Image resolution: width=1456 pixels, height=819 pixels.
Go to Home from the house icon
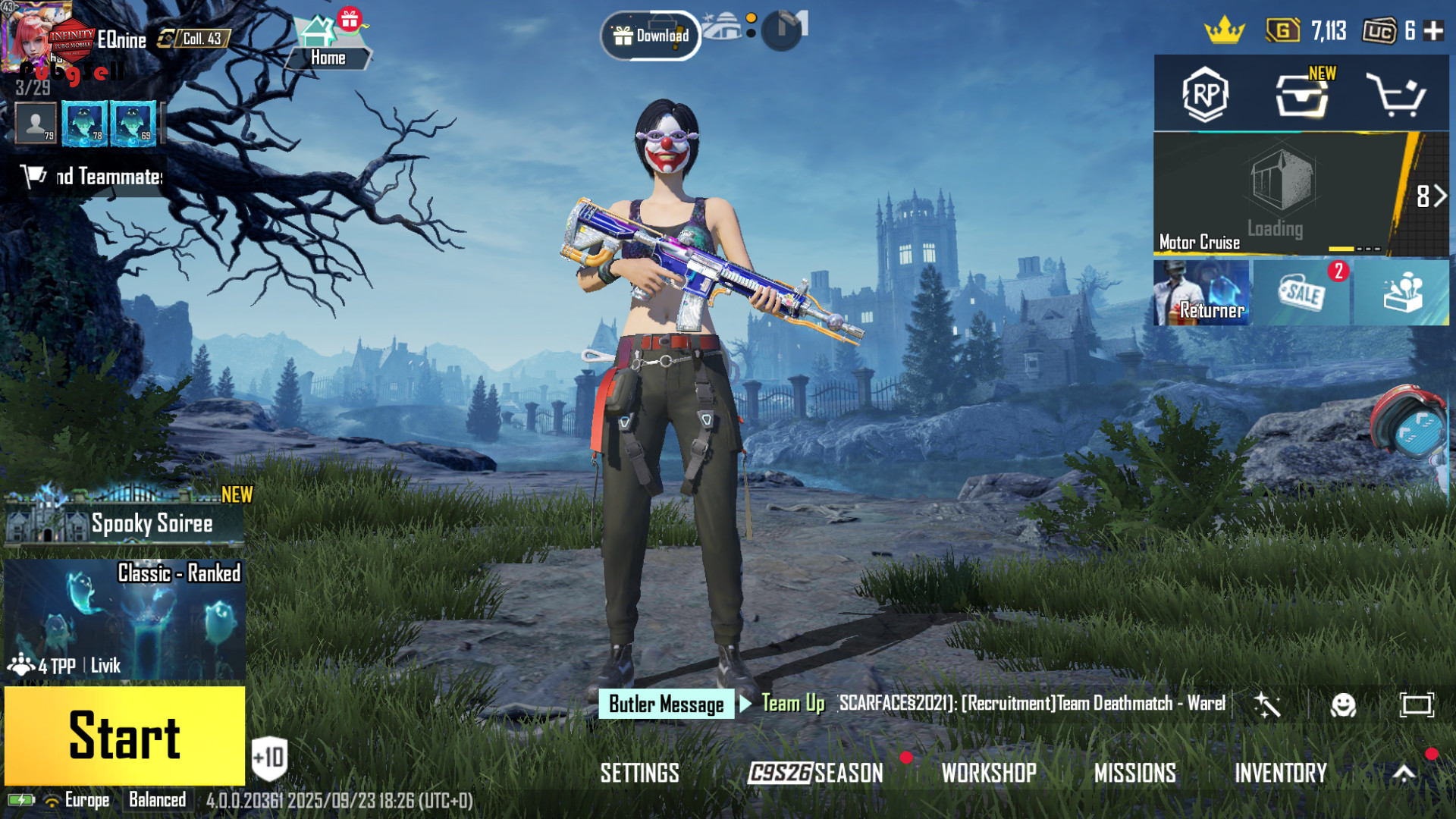(x=328, y=44)
